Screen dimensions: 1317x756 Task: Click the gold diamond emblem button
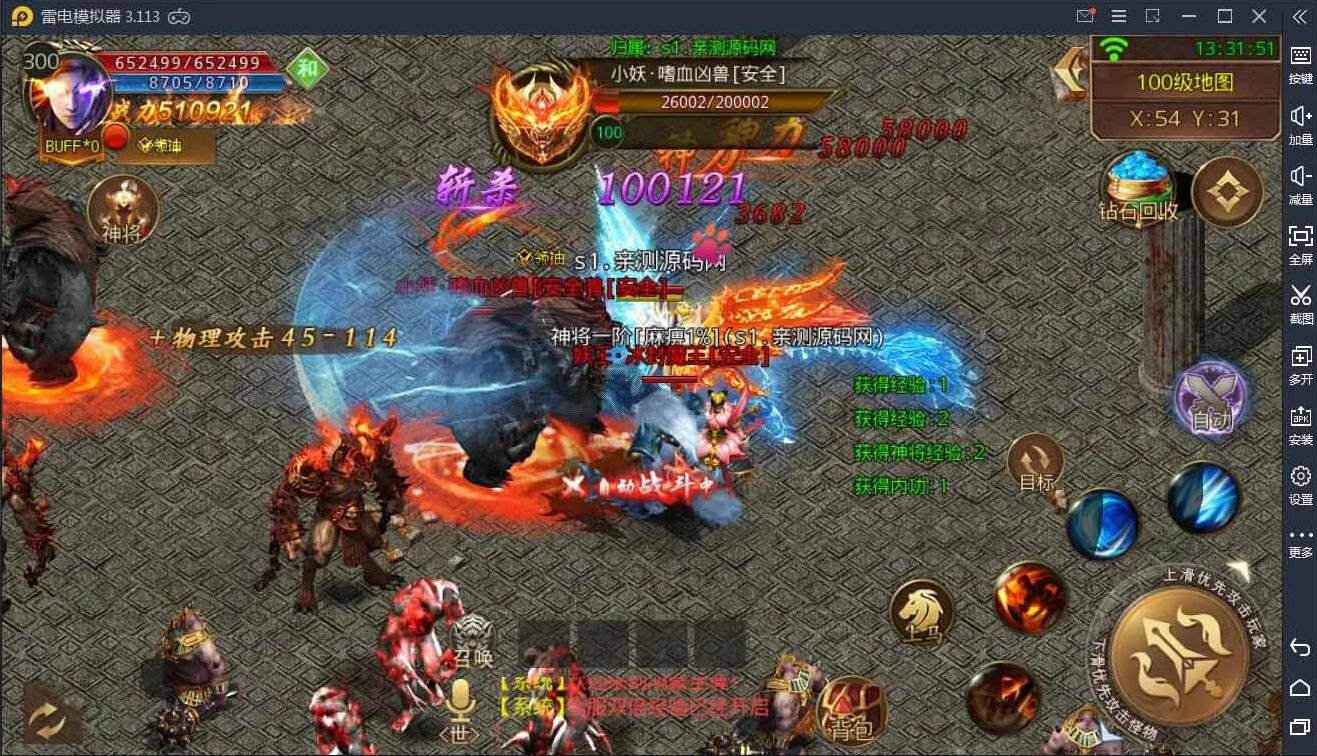click(1227, 191)
